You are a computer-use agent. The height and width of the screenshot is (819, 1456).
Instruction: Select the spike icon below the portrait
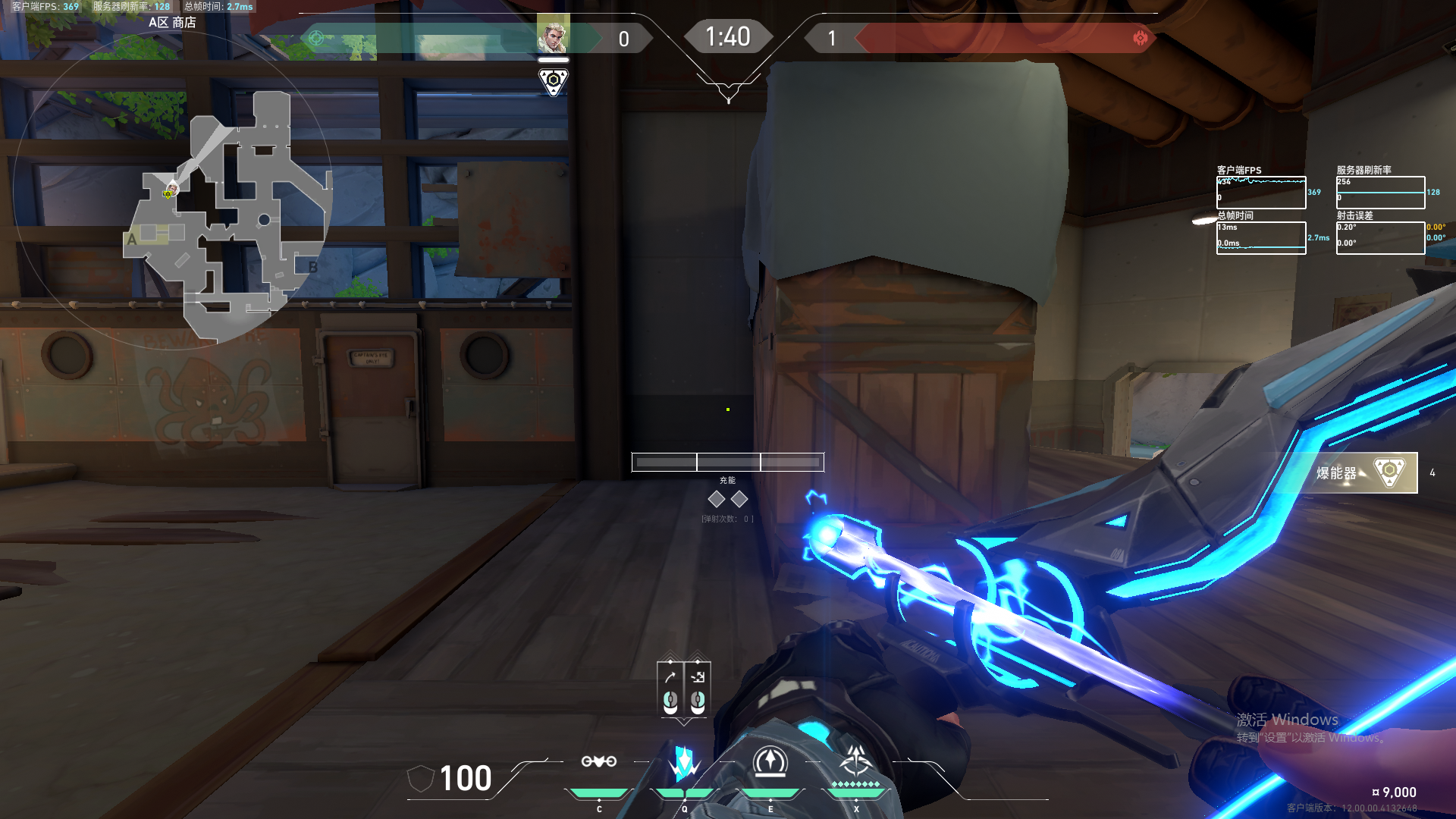[x=554, y=81]
